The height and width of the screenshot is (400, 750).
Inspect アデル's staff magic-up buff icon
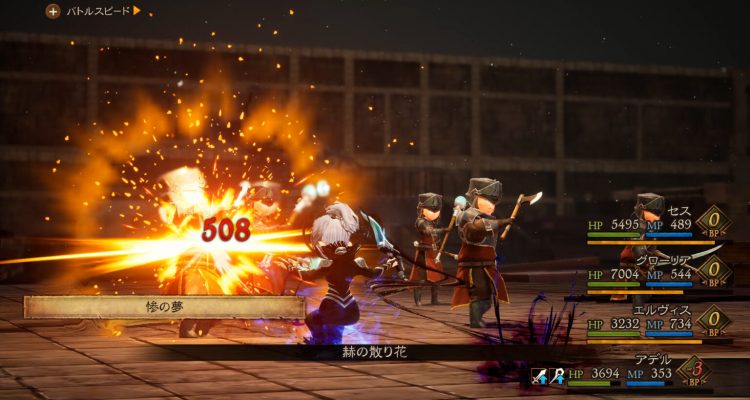pos(556,376)
